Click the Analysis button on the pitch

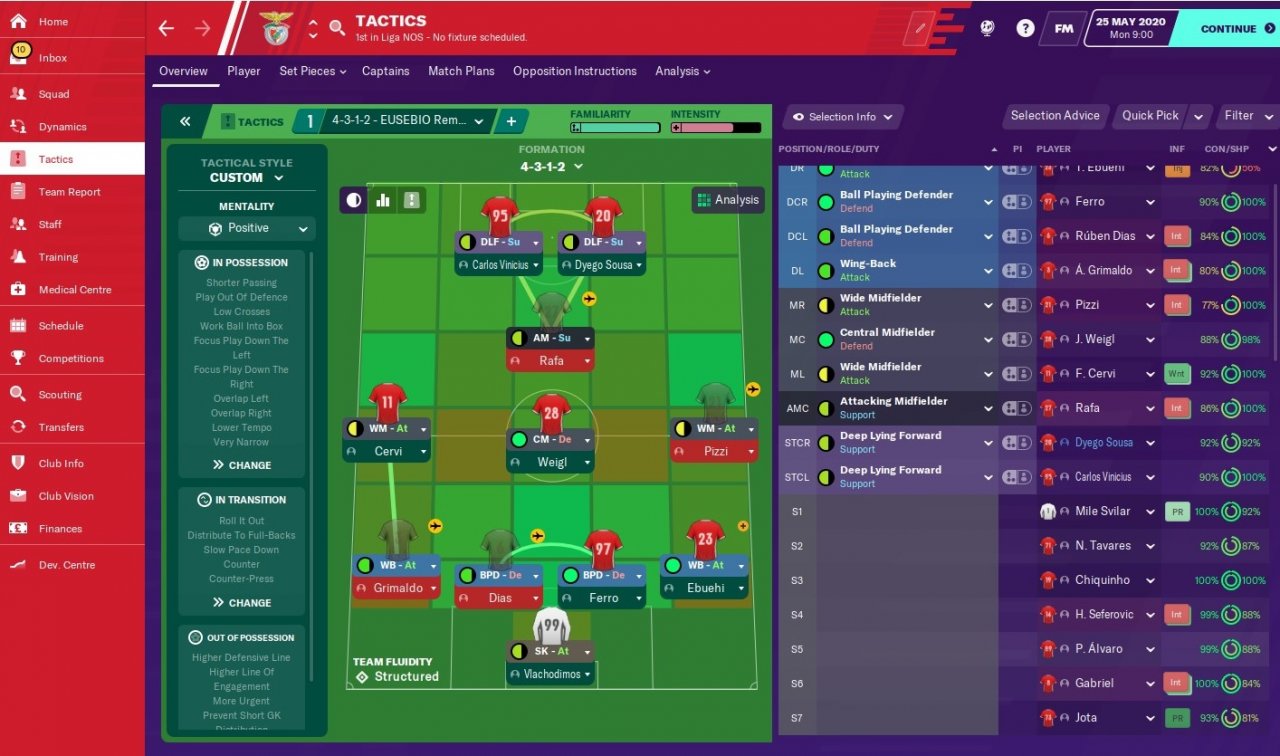(x=728, y=200)
